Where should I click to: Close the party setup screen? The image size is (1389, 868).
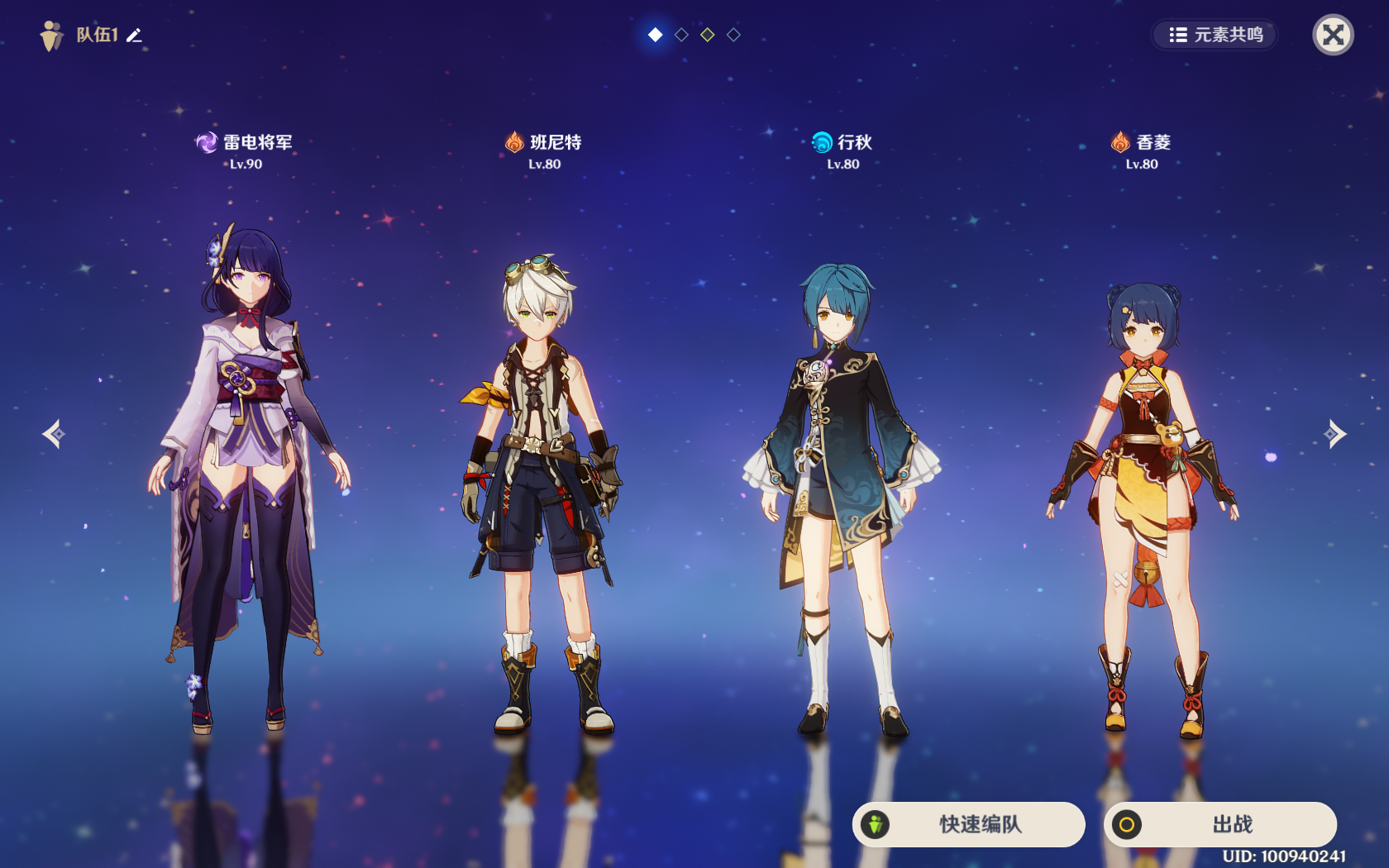pos(1333,35)
